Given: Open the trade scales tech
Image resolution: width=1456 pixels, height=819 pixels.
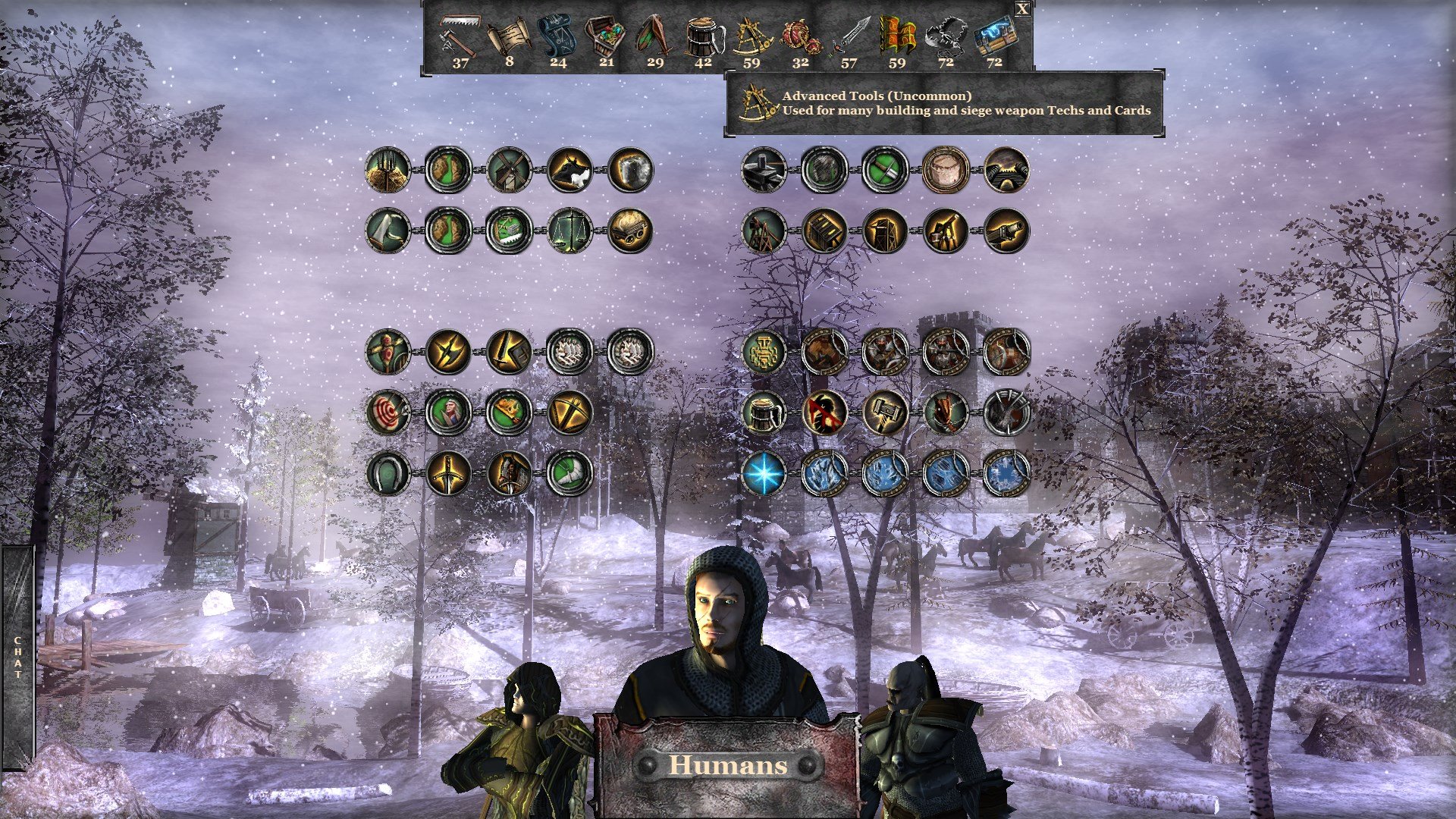Looking at the screenshot, I should coord(571,230).
